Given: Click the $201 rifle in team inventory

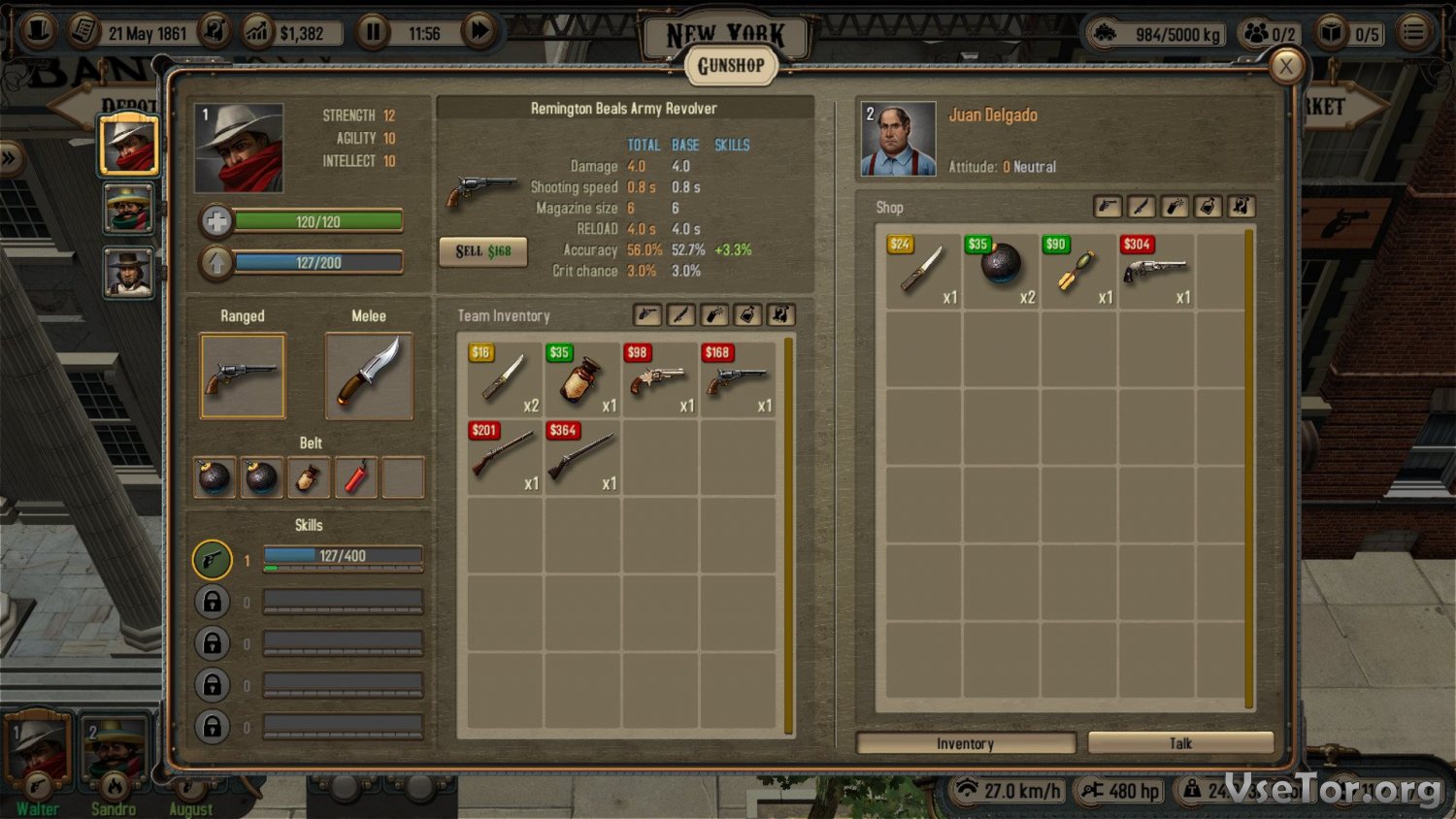Looking at the screenshot, I should pyautogui.click(x=504, y=456).
